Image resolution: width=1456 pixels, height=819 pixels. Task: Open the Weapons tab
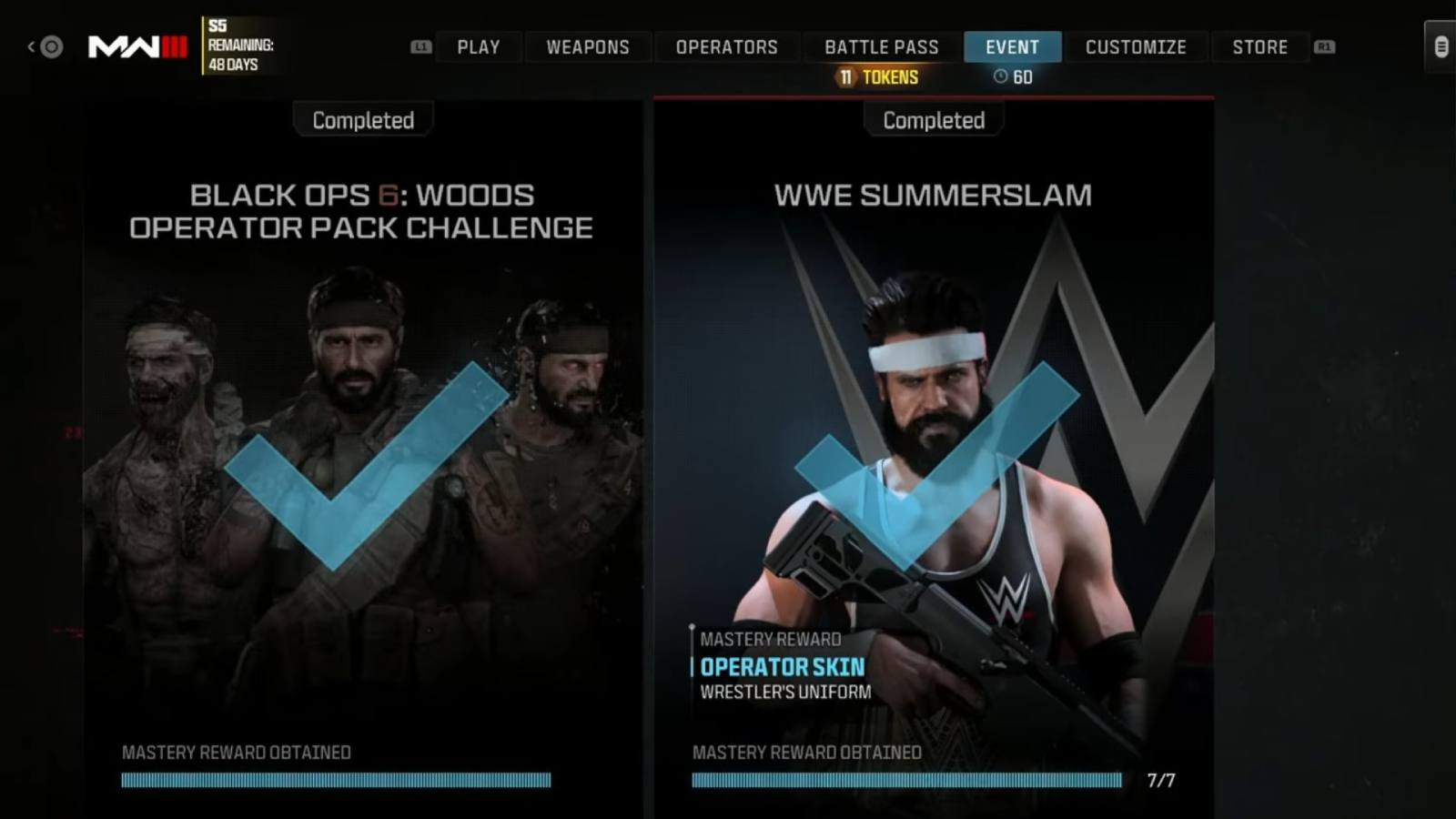coord(588,46)
